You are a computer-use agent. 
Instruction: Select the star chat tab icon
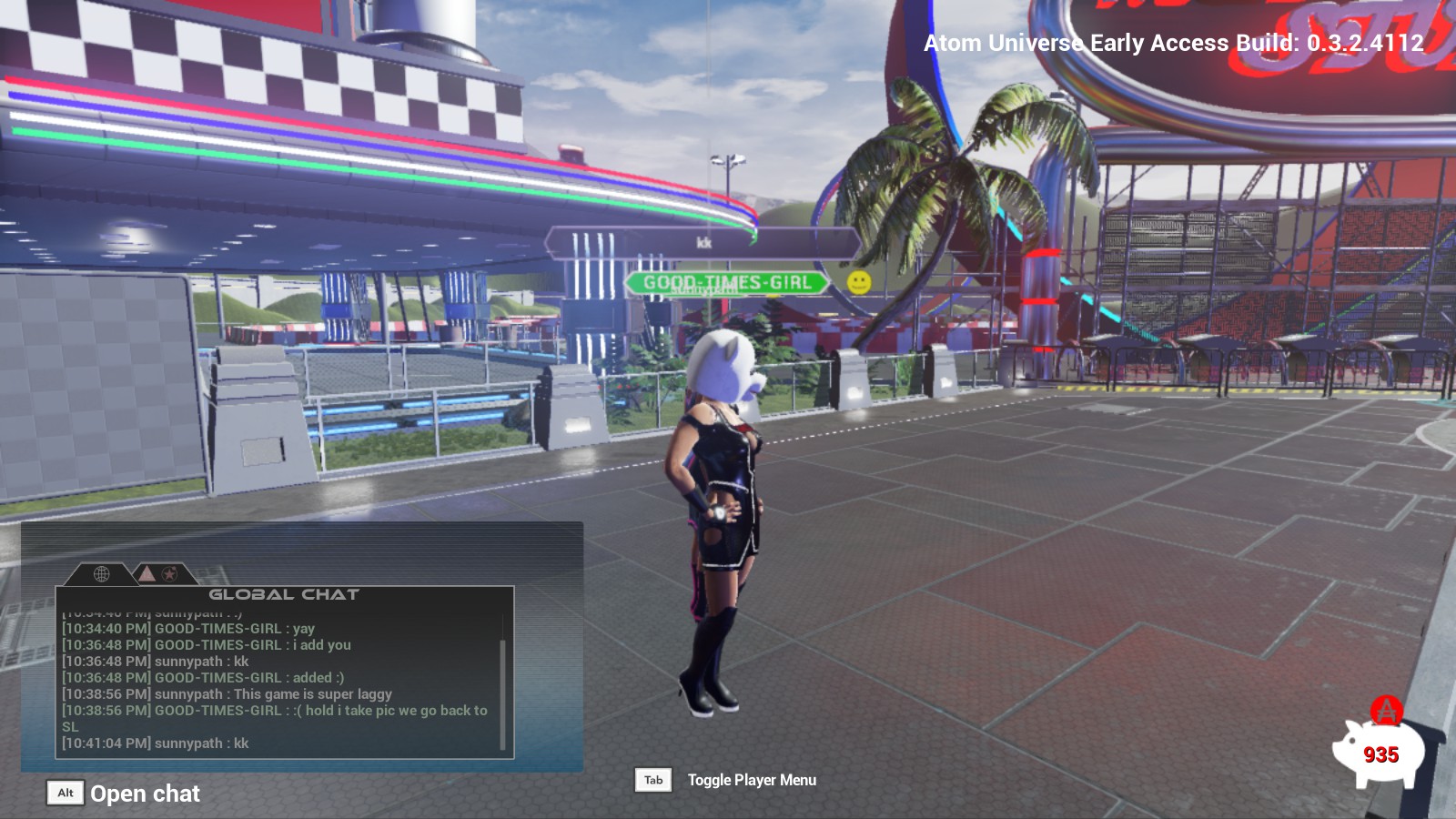[x=169, y=573]
